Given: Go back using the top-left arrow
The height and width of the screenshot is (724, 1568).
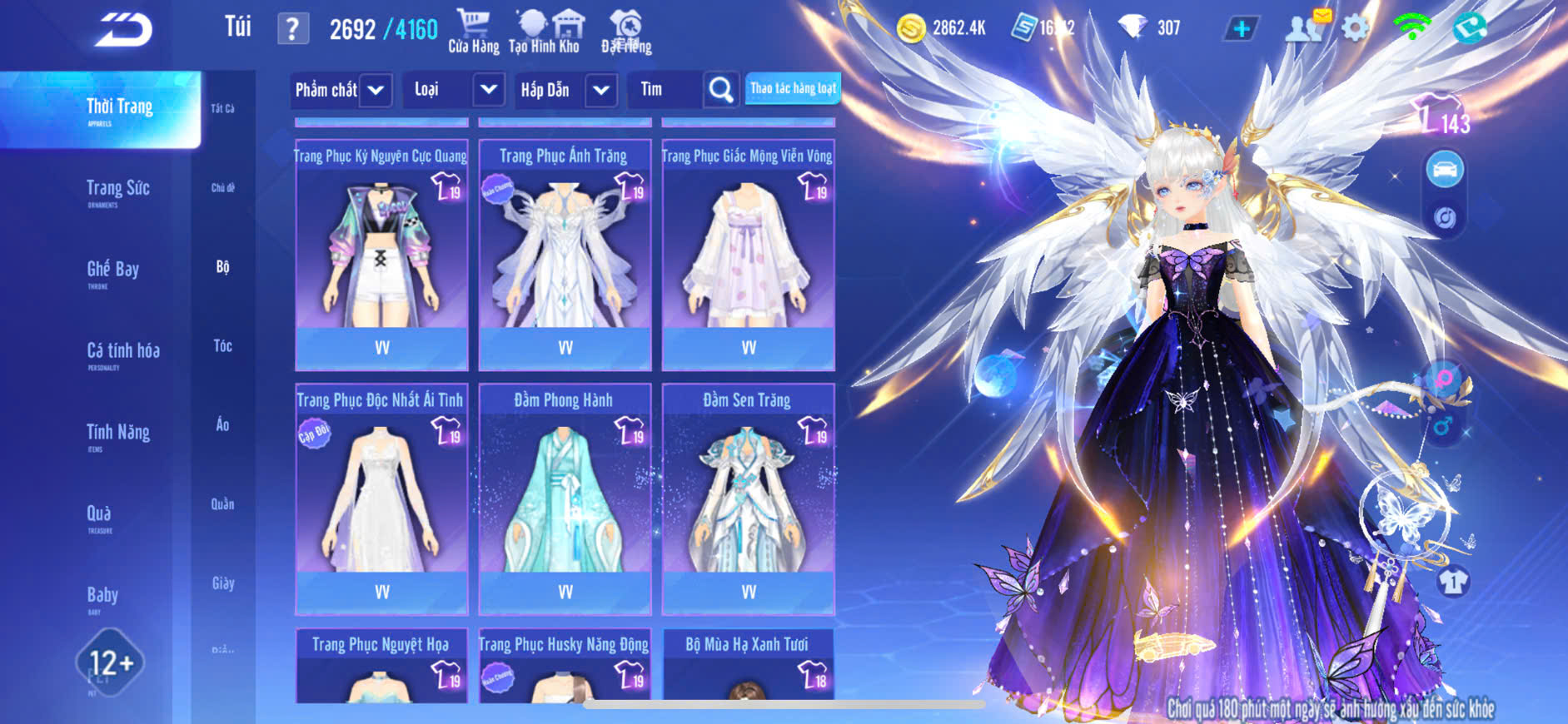Looking at the screenshot, I should point(123,30).
